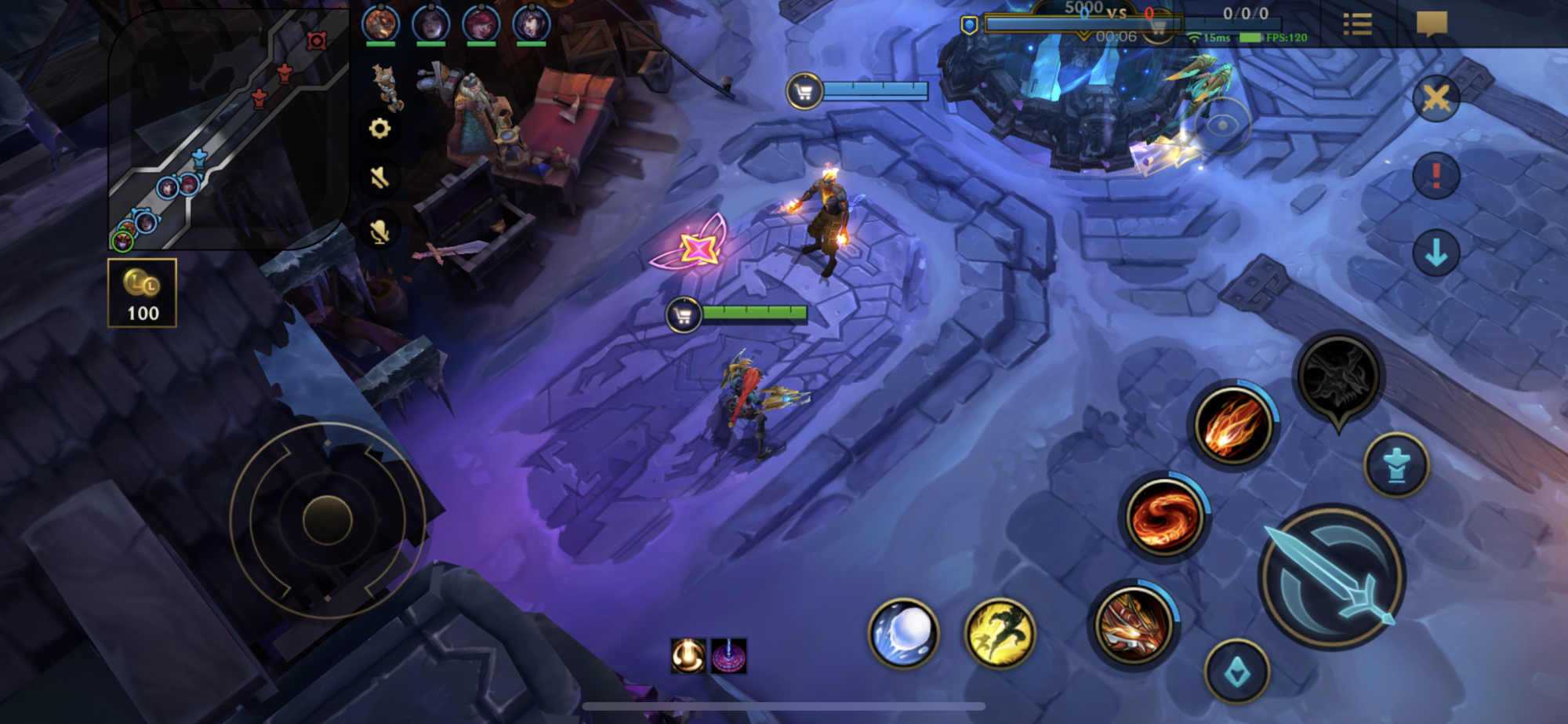Throw the snowball summoner spell
The height and width of the screenshot is (724, 1568).
pos(903,633)
